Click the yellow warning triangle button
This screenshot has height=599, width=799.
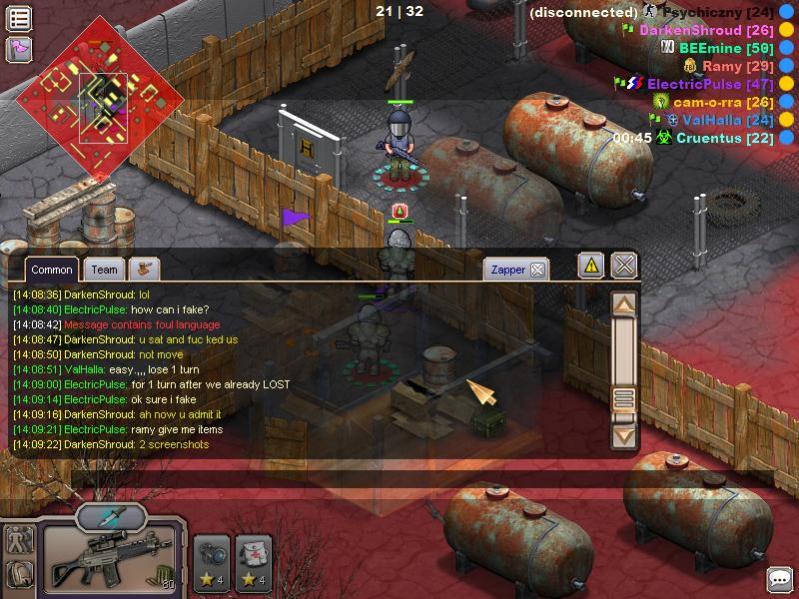pyautogui.click(x=590, y=265)
